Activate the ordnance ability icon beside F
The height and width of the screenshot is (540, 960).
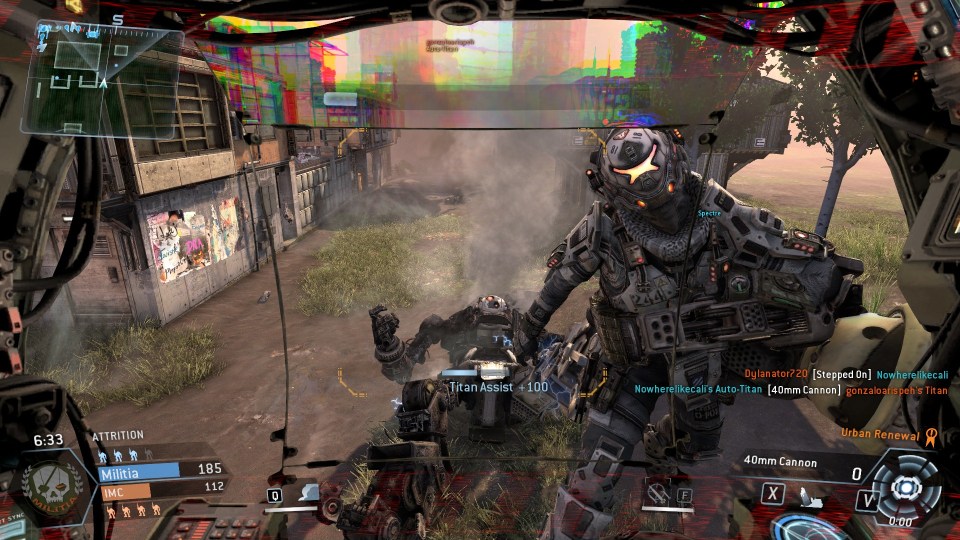pos(658,493)
